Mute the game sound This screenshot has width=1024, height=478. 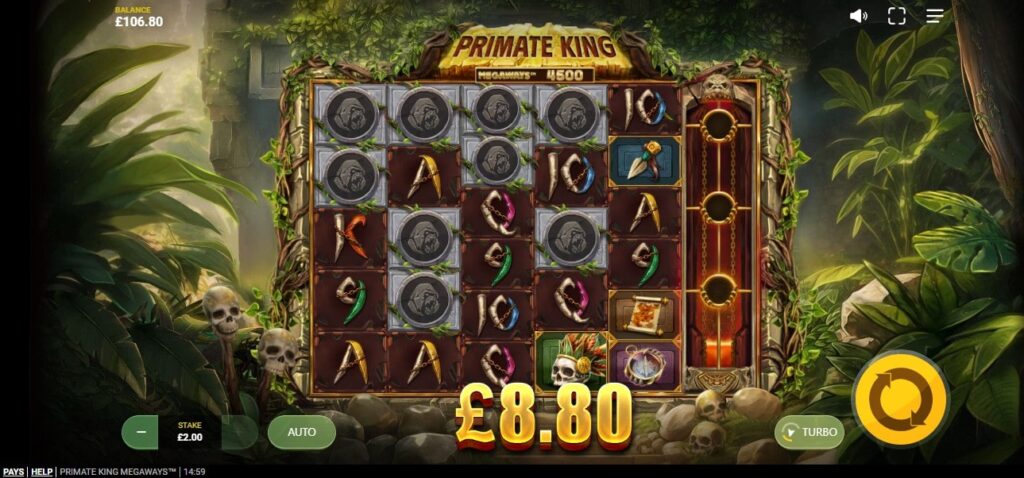858,16
